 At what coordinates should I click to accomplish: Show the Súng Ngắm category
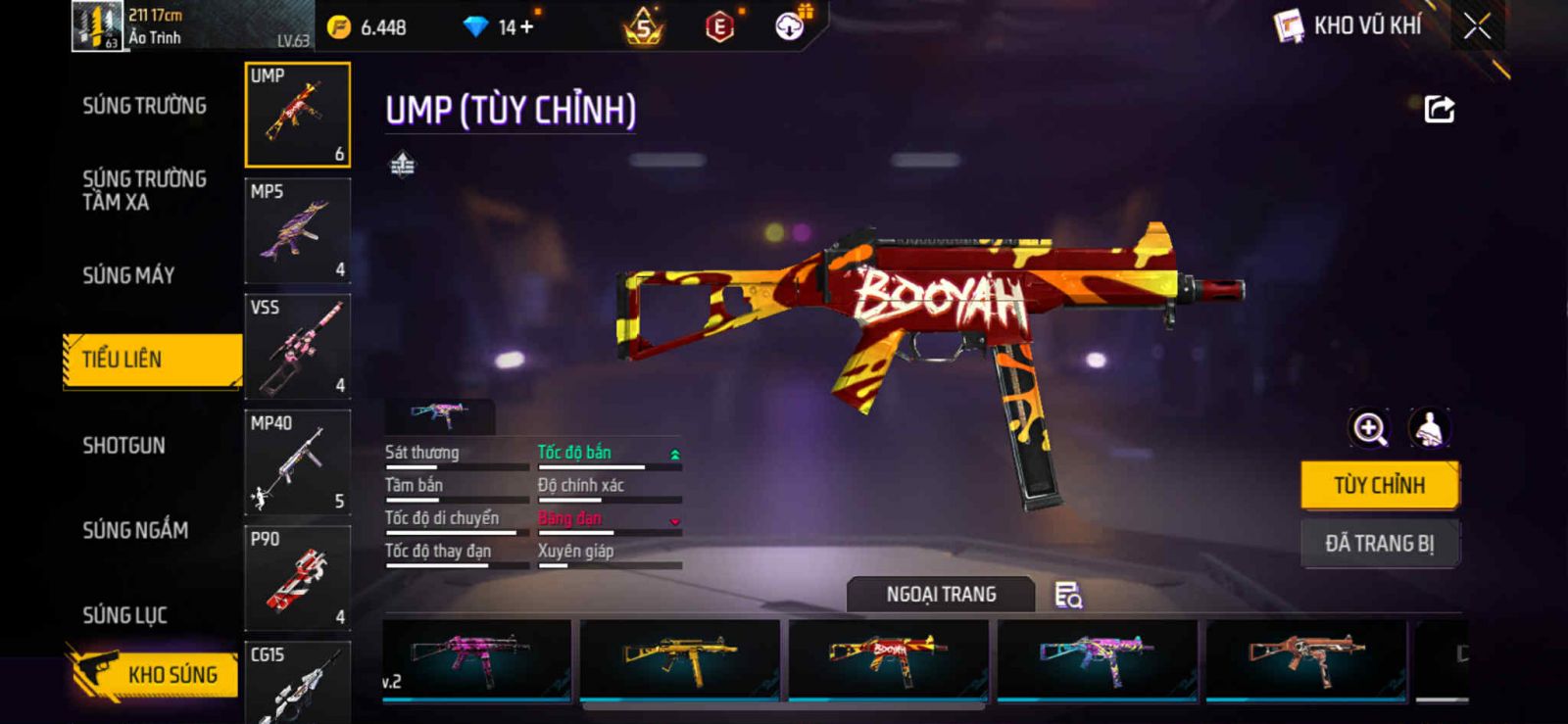click(135, 530)
